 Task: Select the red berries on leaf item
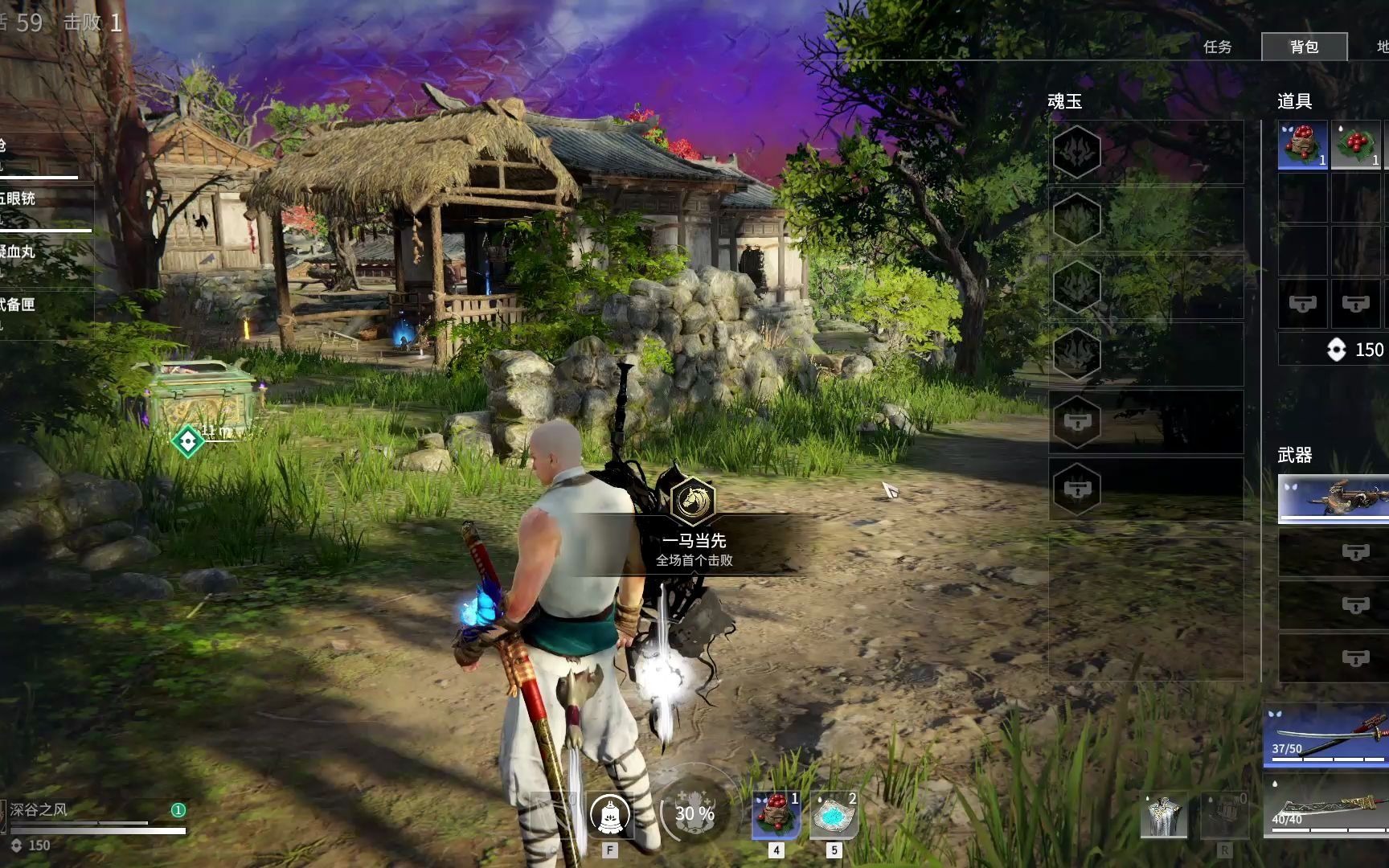[x=1355, y=145]
